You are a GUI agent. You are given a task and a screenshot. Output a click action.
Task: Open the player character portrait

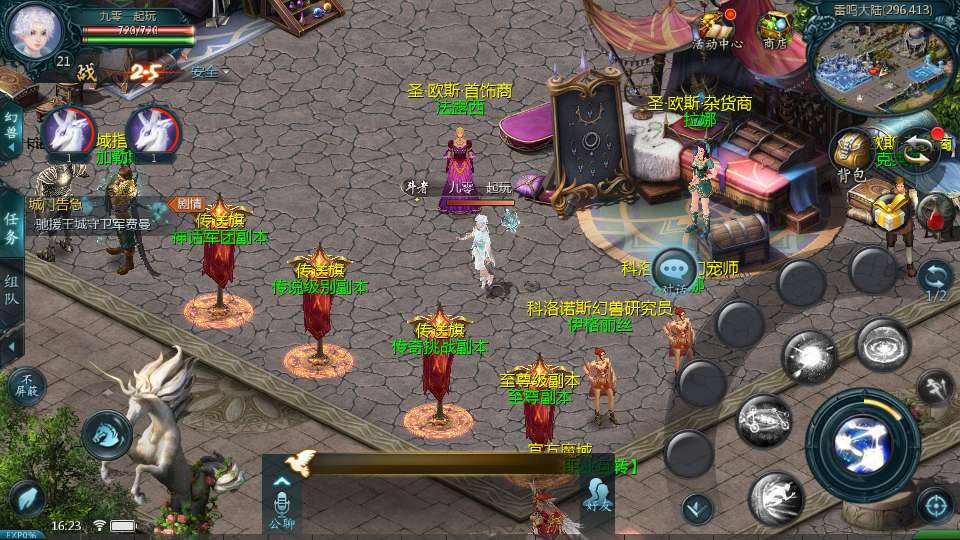click(35, 31)
